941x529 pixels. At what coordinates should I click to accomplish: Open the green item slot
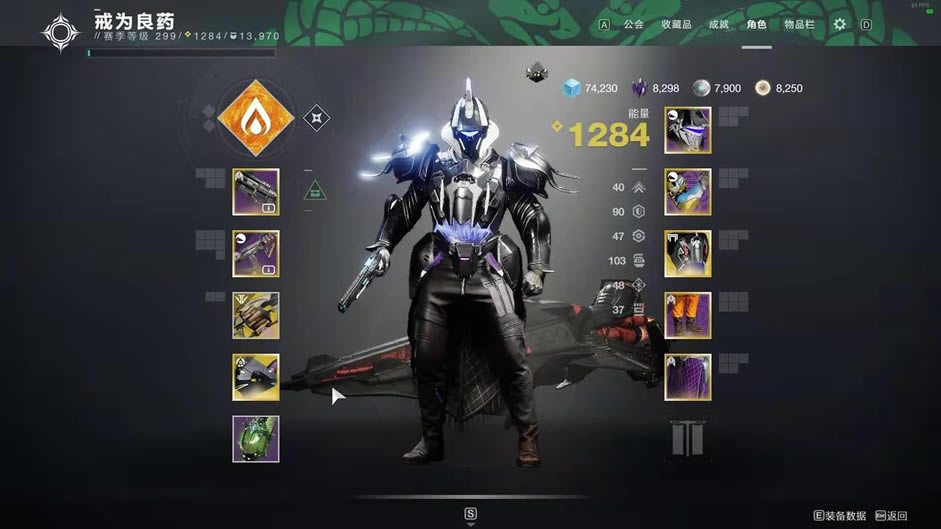pos(256,439)
